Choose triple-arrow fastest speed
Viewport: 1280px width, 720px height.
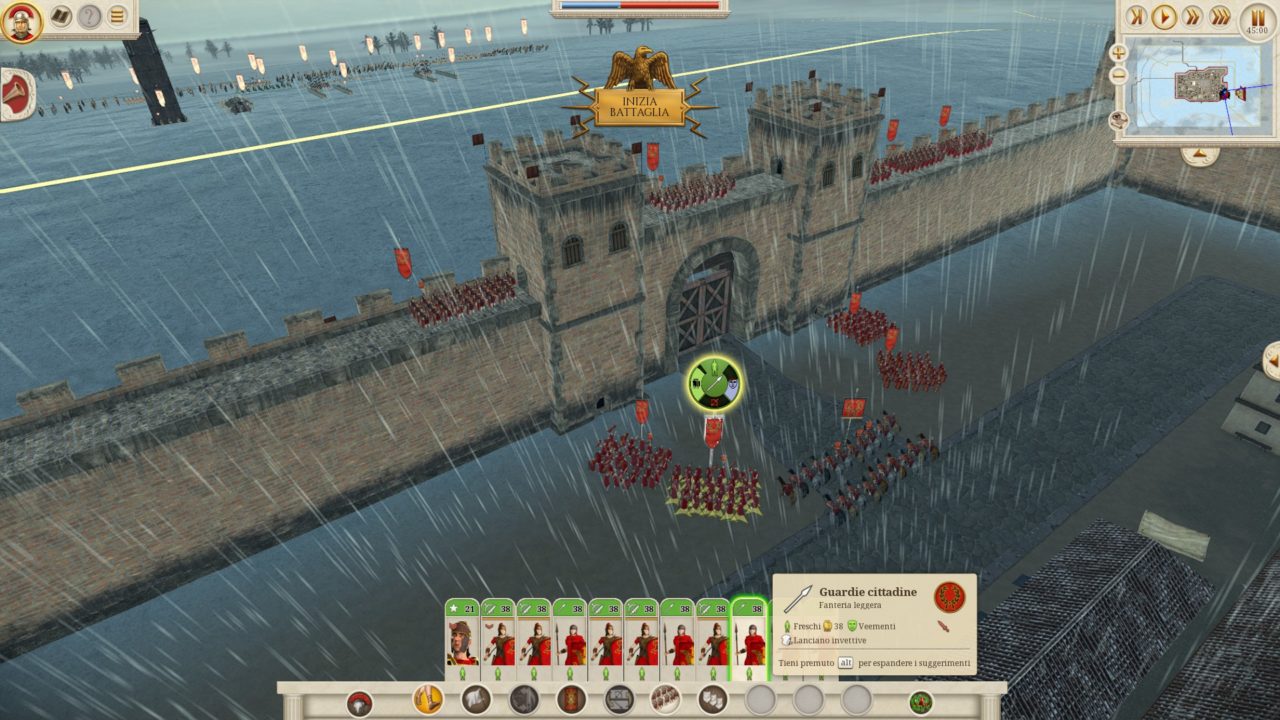pyautogui.click(x=1220, y=16)
